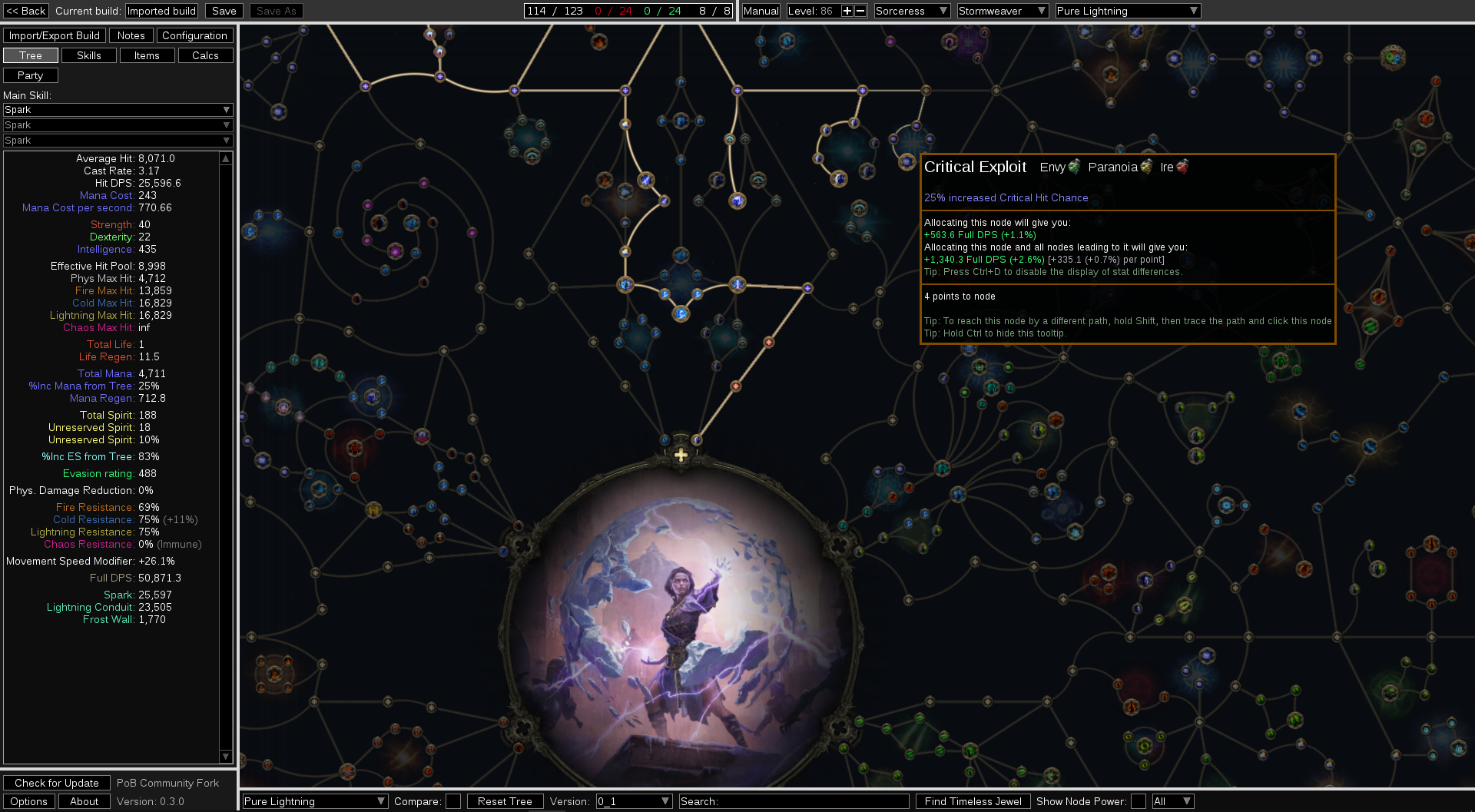The image size is (1475, 812).
Task: Click the plus stepper to raise Level
Action: click(x=847, y=10)
